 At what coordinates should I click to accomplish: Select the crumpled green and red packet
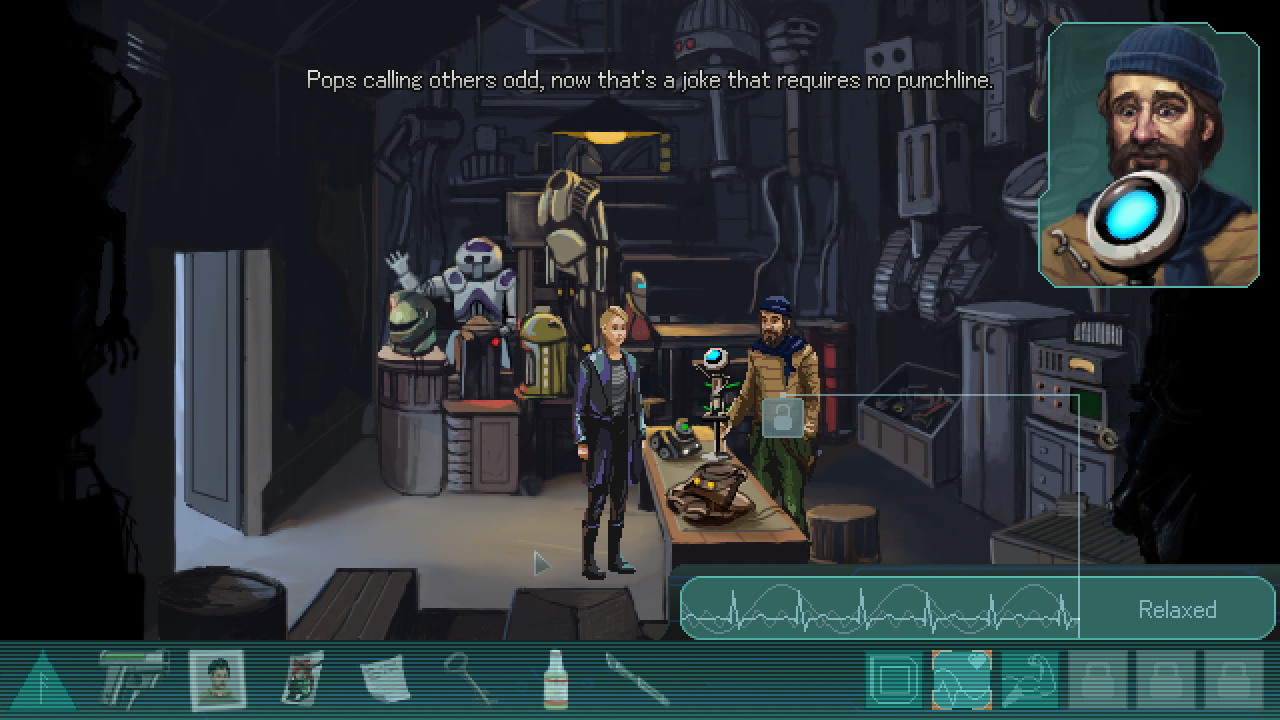tap(301, 681)
